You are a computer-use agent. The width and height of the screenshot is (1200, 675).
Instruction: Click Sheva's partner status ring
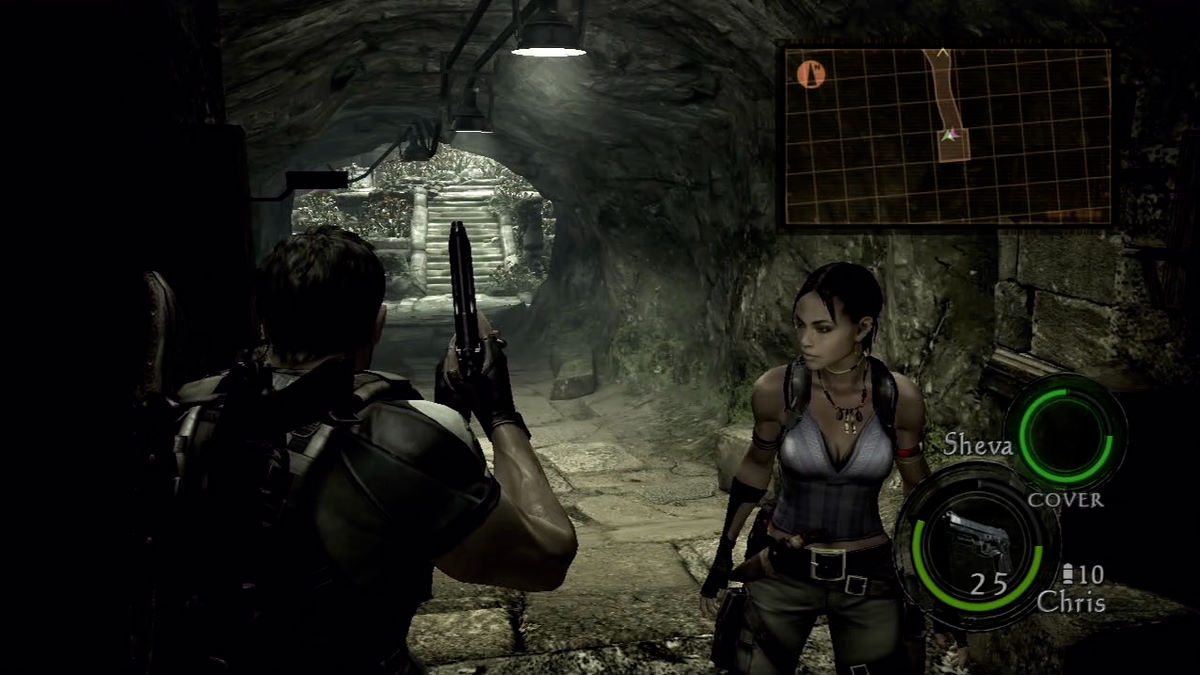1064,432
